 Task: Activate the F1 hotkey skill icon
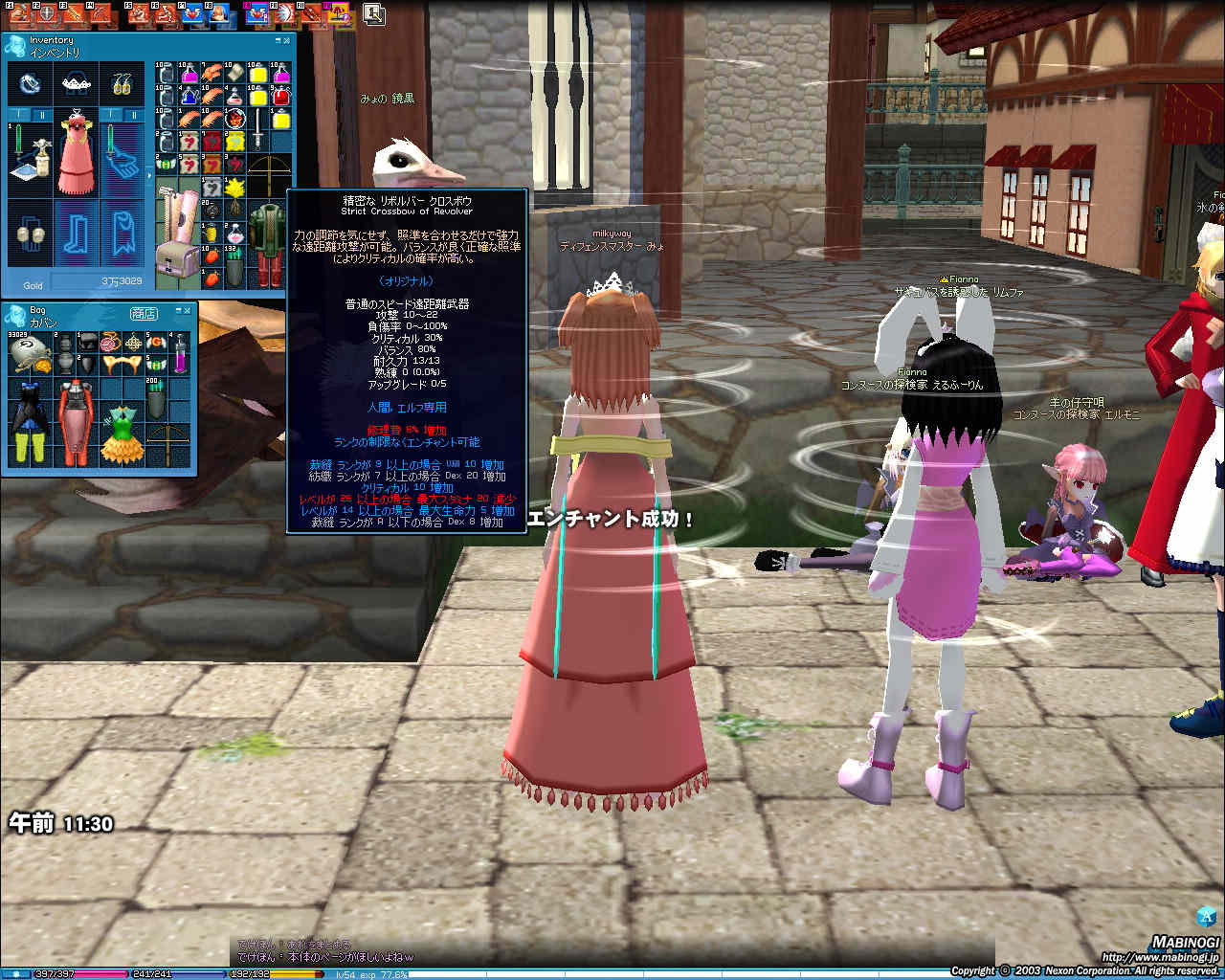pos(17,13)
